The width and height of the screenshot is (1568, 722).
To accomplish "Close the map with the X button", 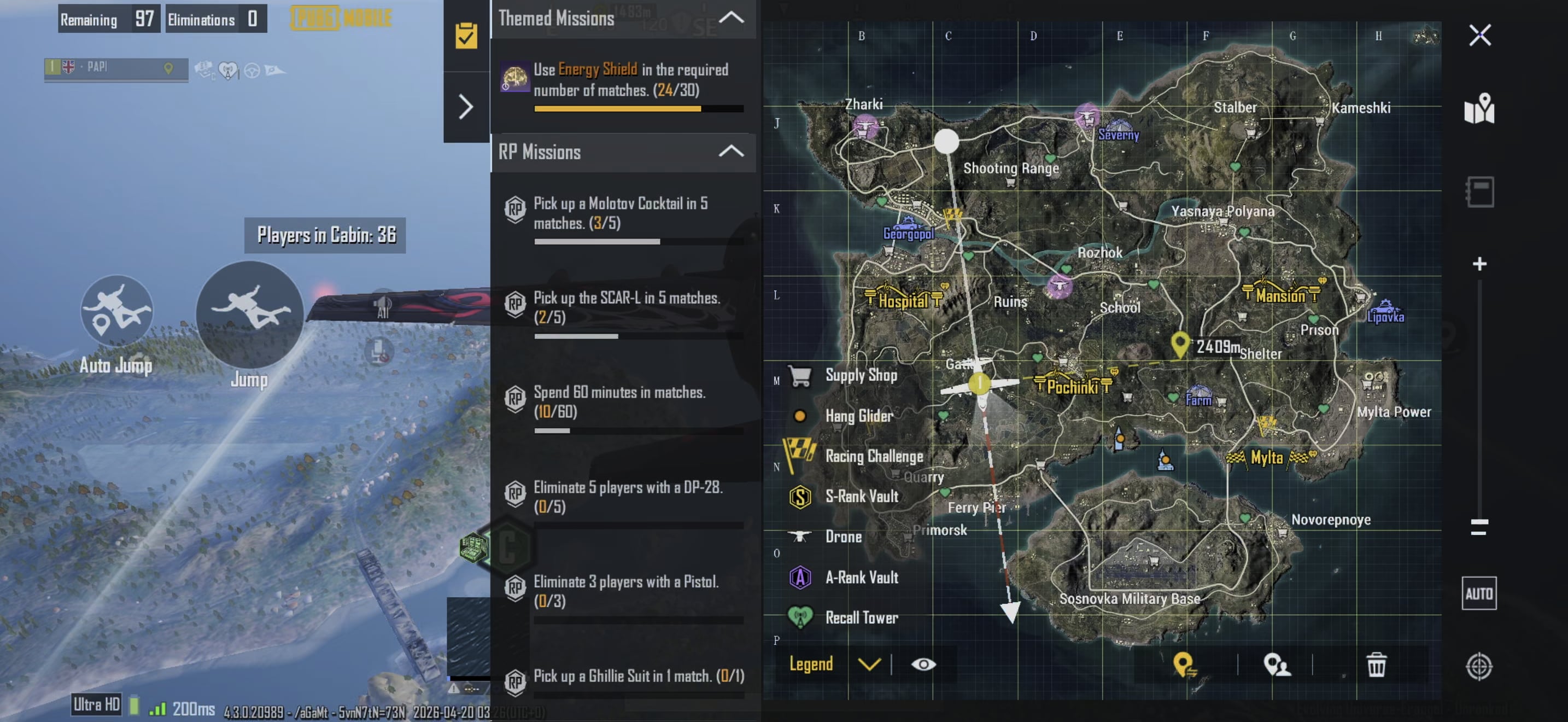I will pyautogui.click(x=1479, y=36).
